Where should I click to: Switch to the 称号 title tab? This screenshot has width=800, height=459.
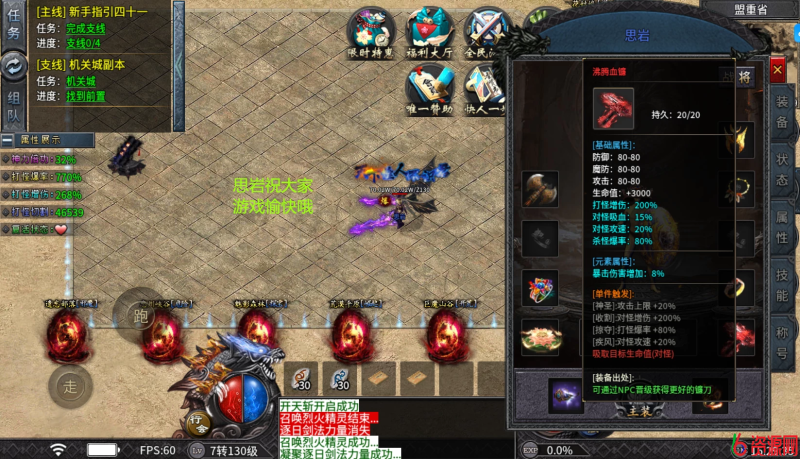pyautogui.click(x=782, y=340)
